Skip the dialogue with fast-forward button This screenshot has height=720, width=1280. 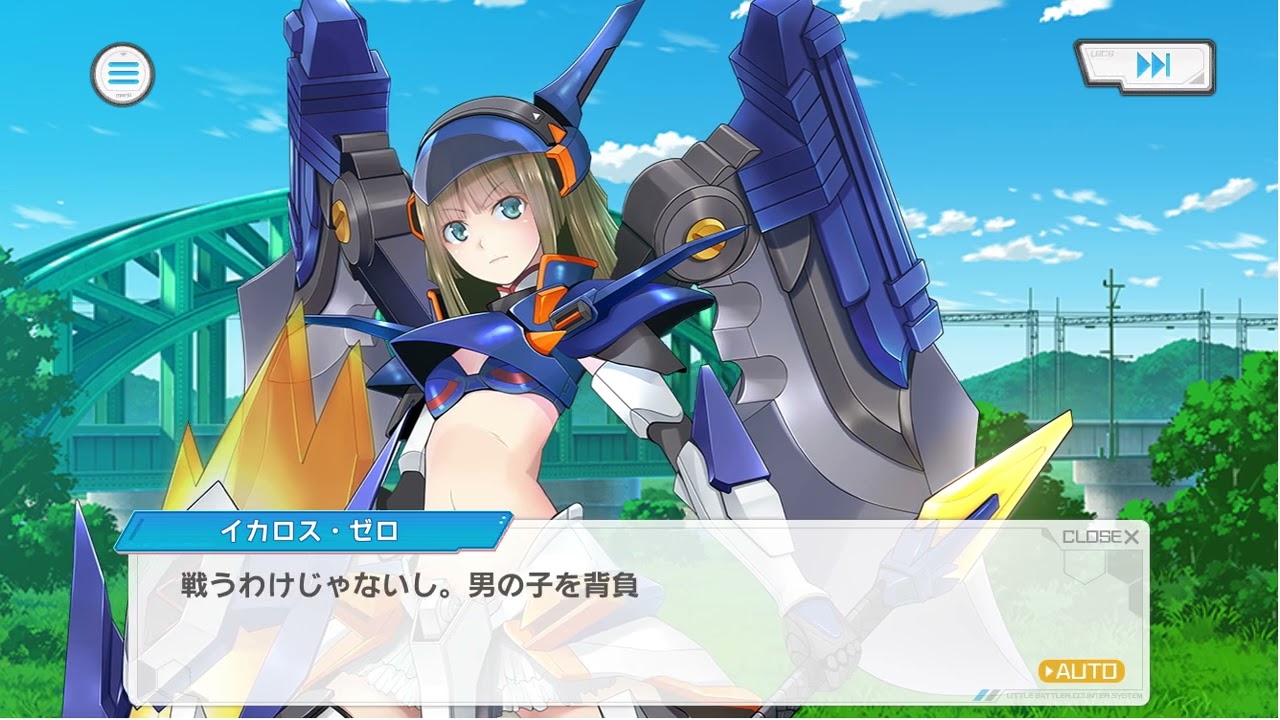1146,67
